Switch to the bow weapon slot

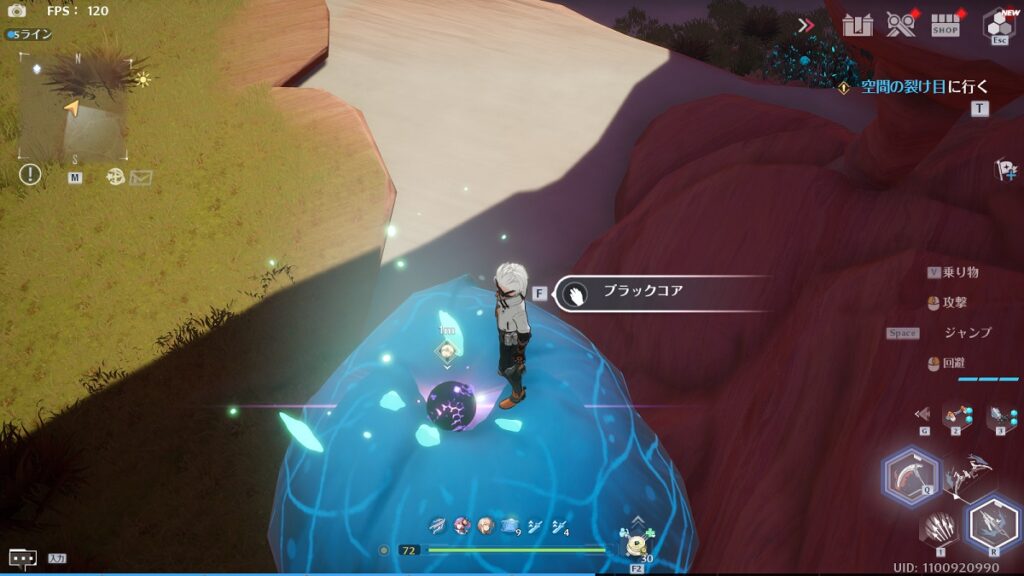(x=966, y=476)
